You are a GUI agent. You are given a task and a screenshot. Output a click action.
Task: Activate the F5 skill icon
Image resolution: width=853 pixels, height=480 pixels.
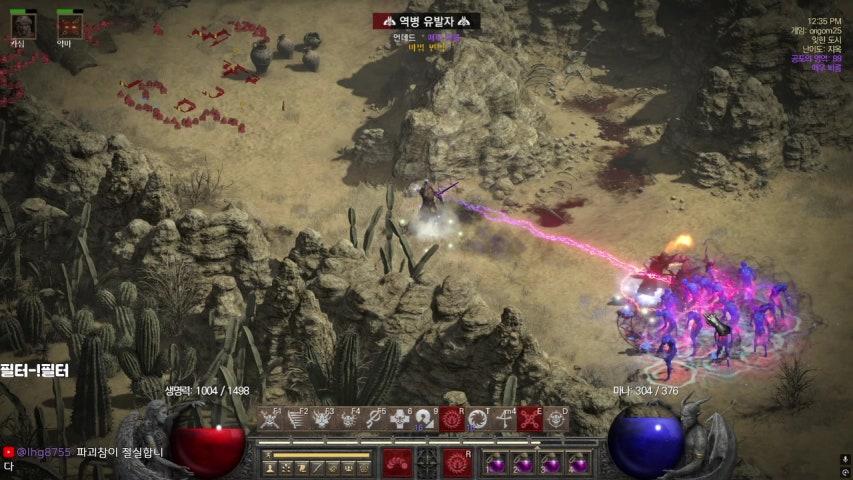click(374, 420)
